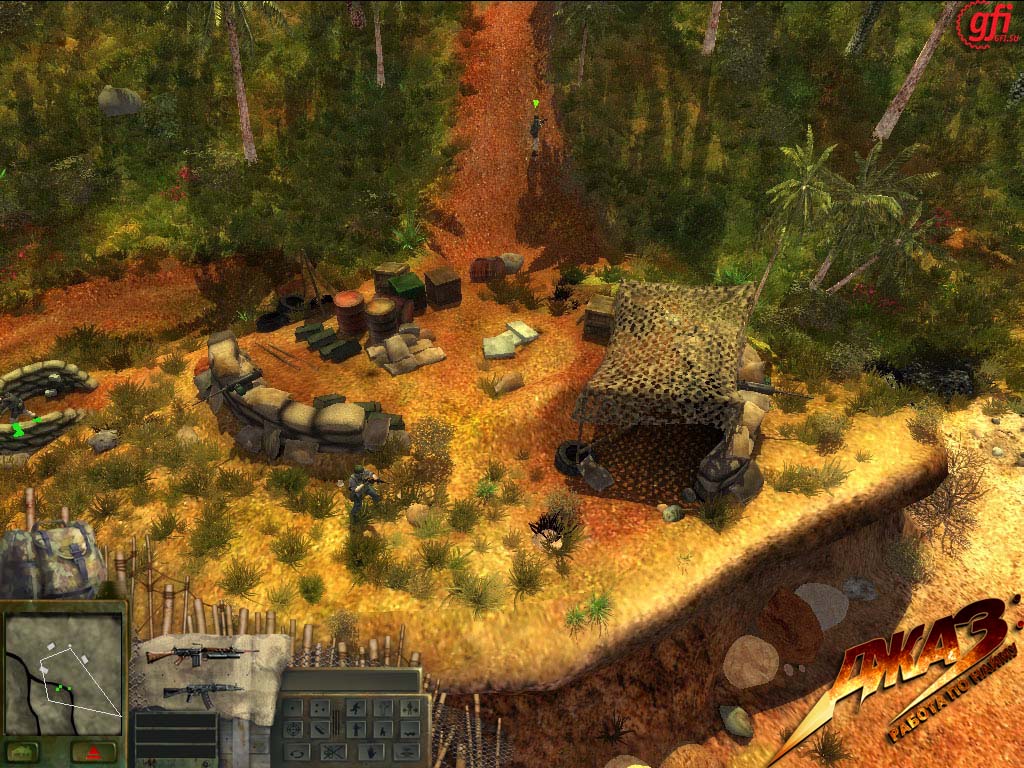The width and height of the screenshot is (1024, 768).
Task: Click the soldier with side arrows button
Action: [410, 708]
